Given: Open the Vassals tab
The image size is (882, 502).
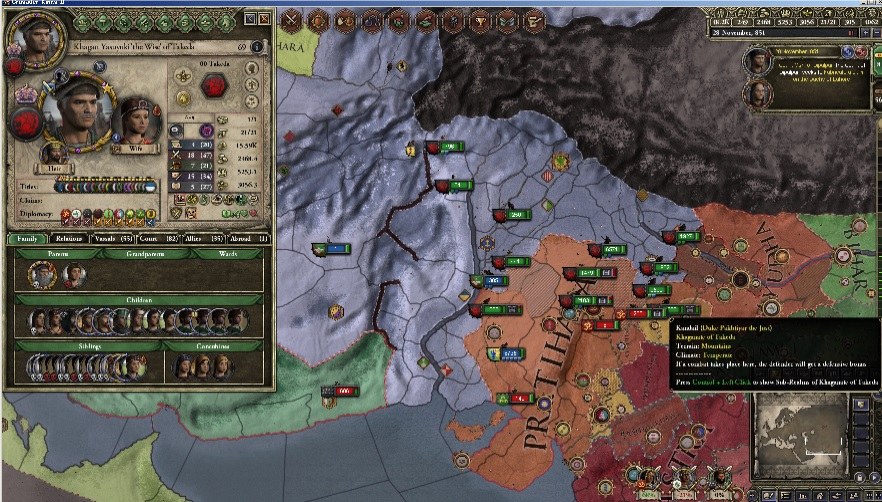Looking at the screenshot, I should pyautogui.click(x=113, y=239).
